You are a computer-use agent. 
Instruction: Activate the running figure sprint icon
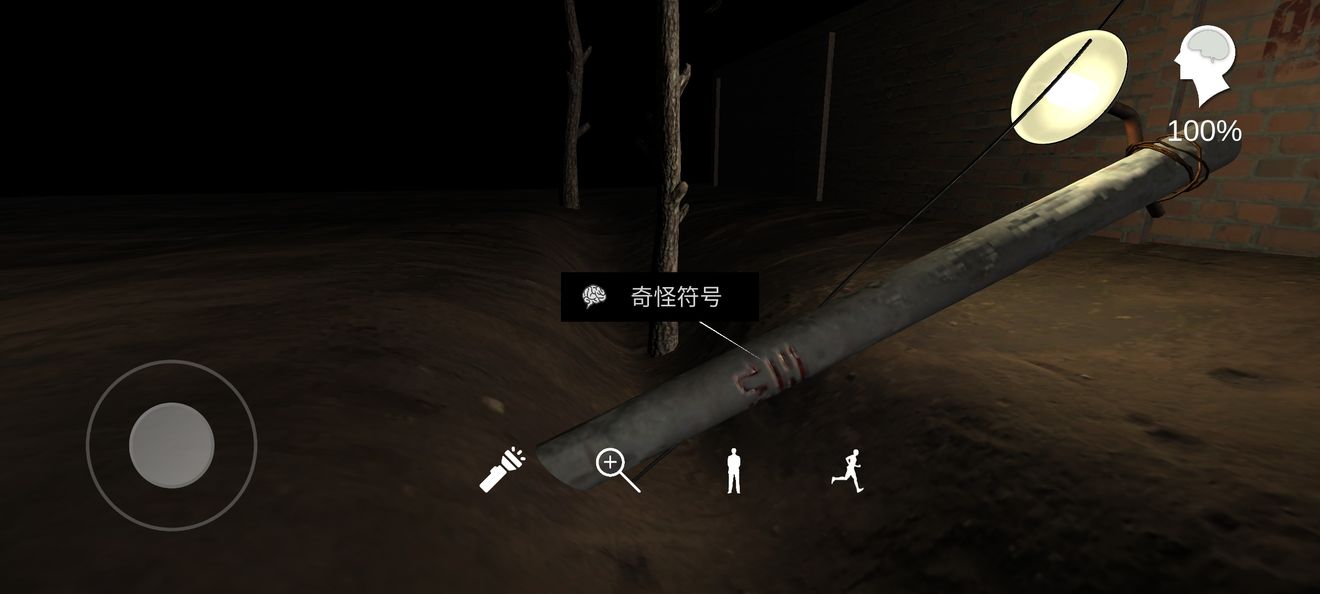[847, 469]
